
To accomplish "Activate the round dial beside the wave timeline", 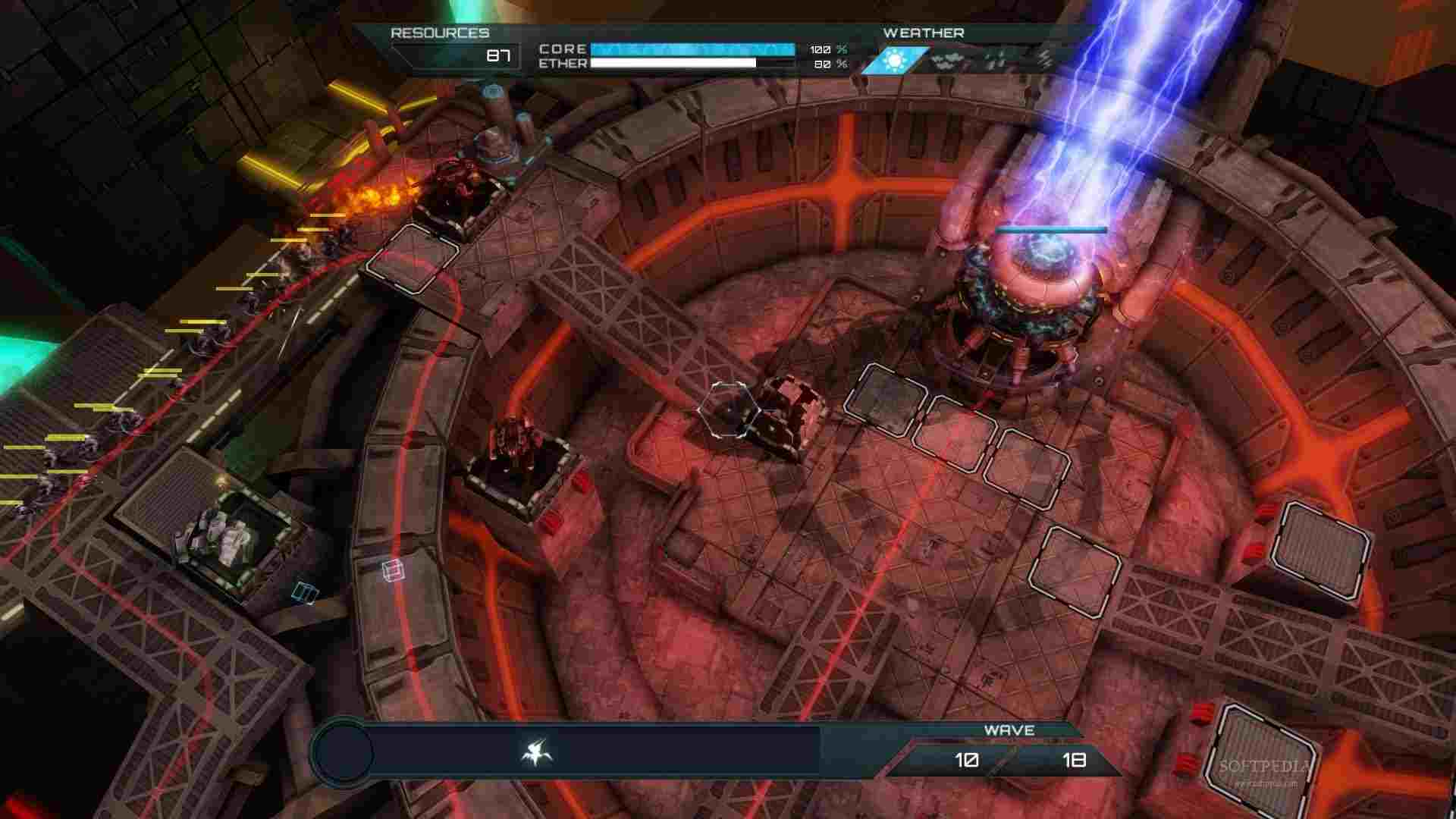I will 343,753.
